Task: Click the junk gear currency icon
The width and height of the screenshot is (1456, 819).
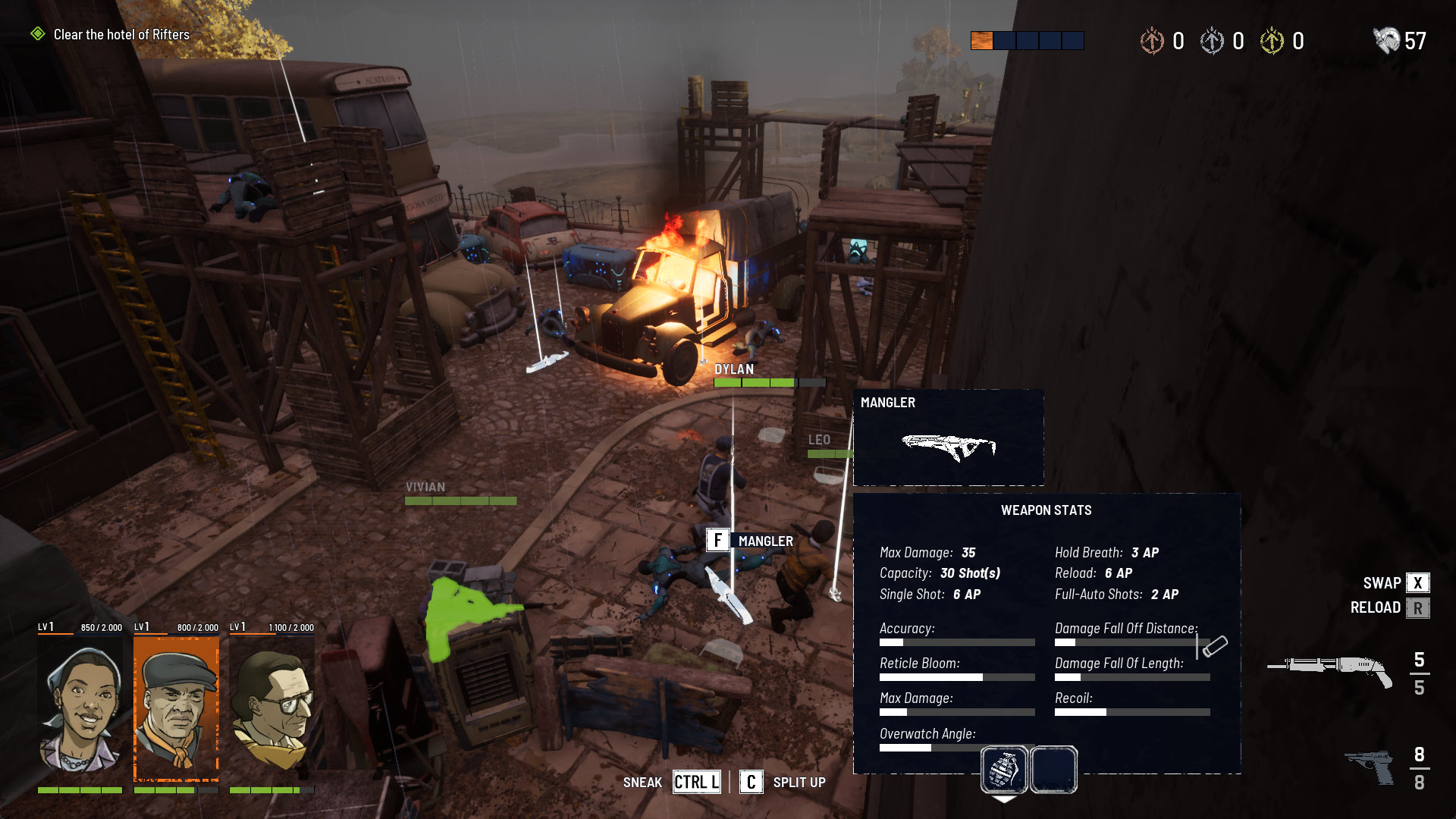Action: click(x=1386, y=40)
